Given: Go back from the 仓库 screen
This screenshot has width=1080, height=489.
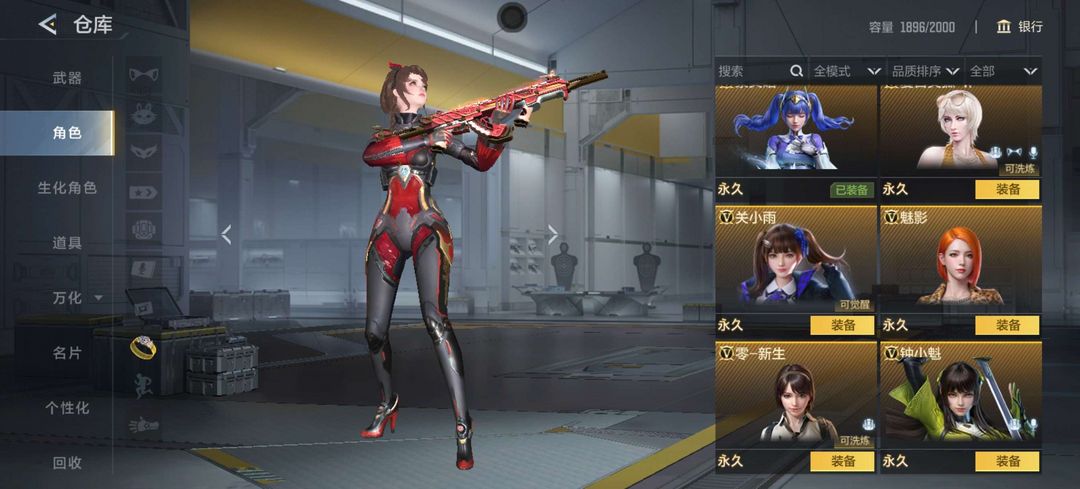Looking at the screenshot, I should [x=47, y=25].
